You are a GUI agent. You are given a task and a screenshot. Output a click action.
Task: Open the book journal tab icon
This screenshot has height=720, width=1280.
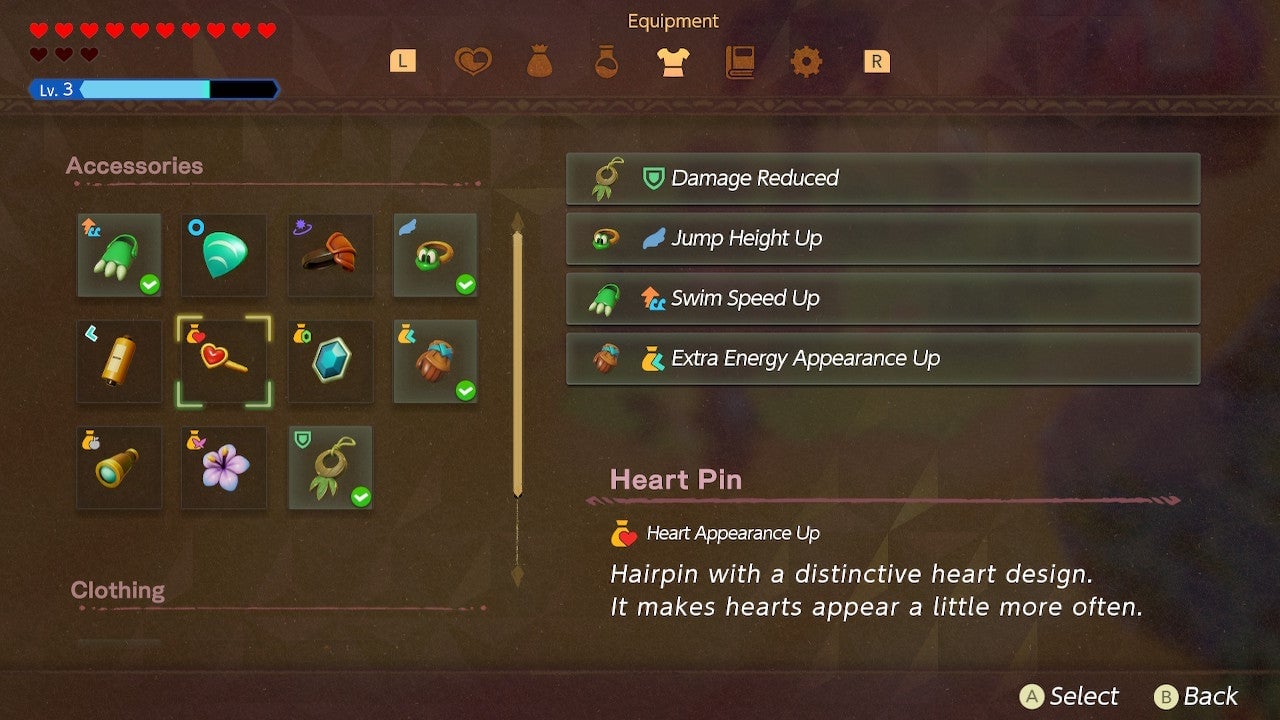[740, 61]
